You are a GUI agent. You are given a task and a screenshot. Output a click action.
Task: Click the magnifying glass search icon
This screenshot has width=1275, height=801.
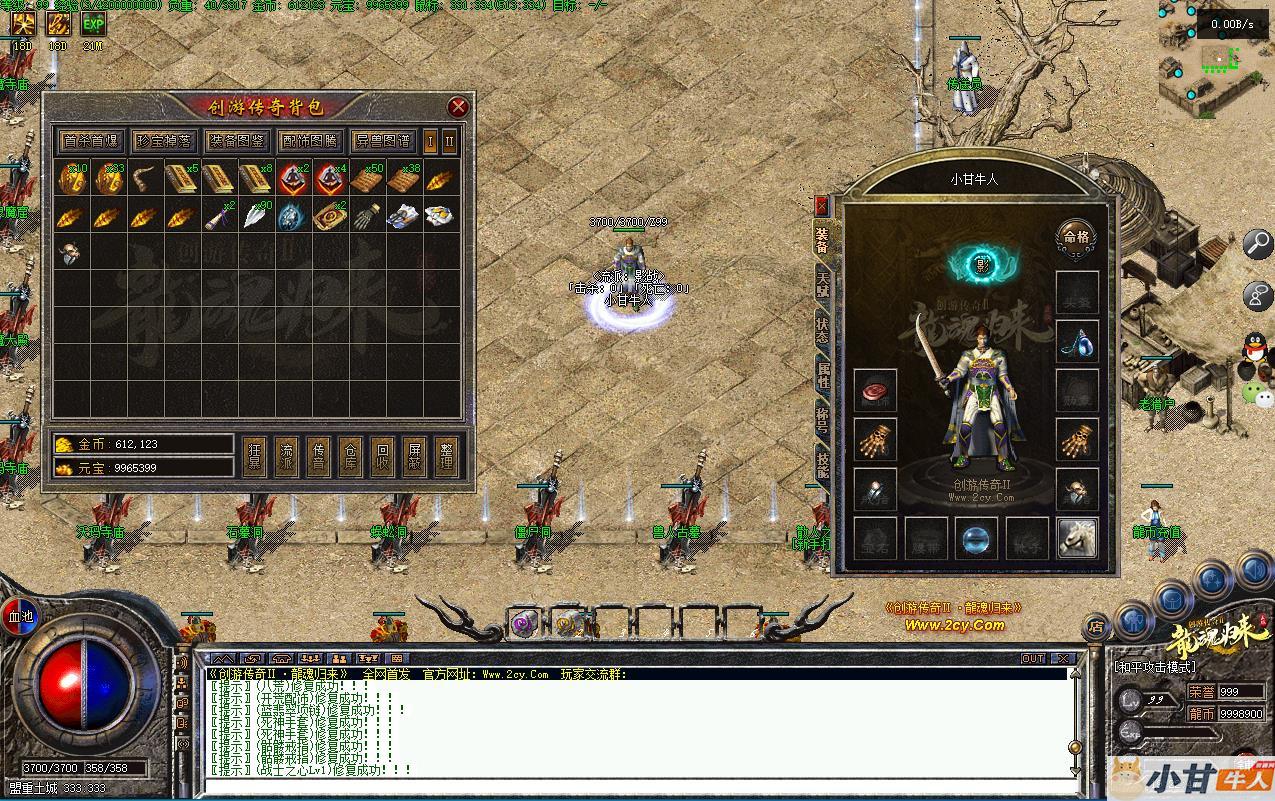[x=1257, y=243]
